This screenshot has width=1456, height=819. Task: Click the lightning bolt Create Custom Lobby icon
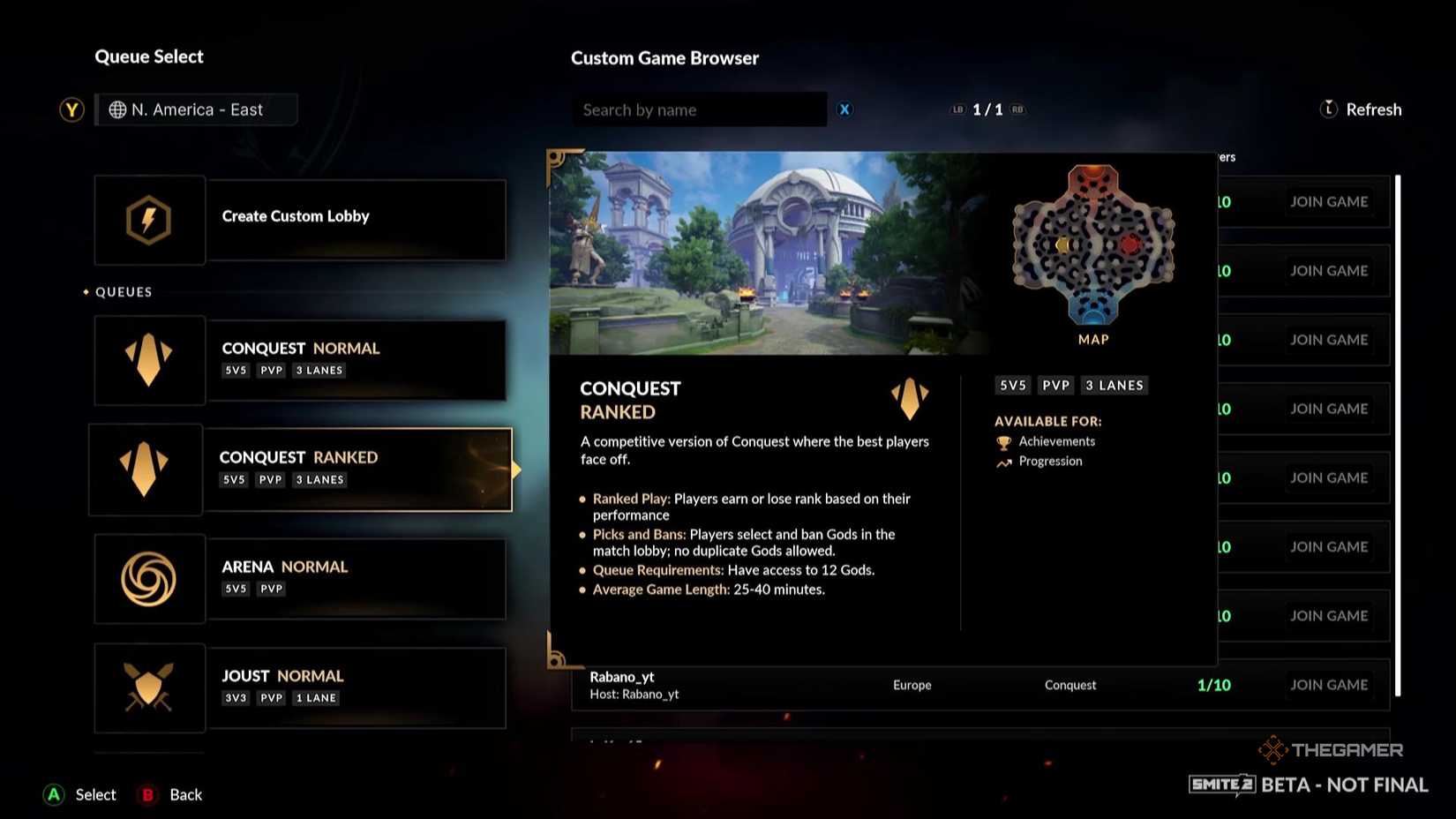click(x=149, y=220)
